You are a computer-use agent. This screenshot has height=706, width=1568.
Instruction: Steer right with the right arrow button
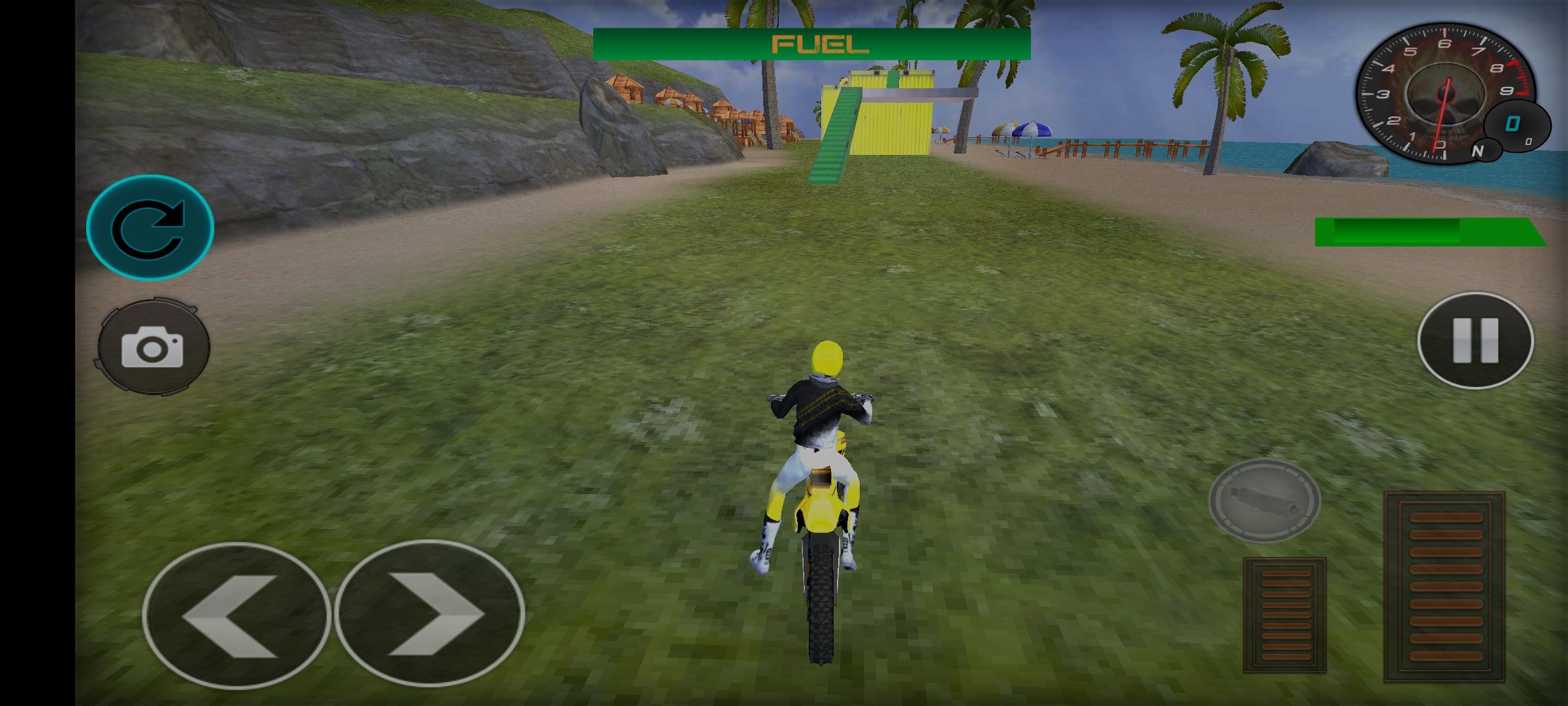click(x=430, y=614)
